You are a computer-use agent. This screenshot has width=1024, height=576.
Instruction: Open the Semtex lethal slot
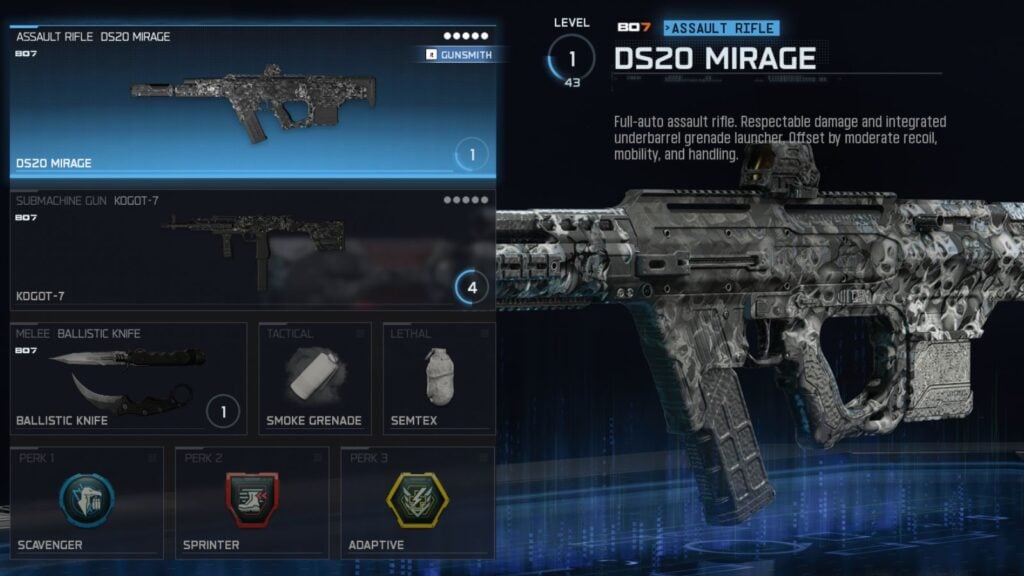click(x=439, y=378)
